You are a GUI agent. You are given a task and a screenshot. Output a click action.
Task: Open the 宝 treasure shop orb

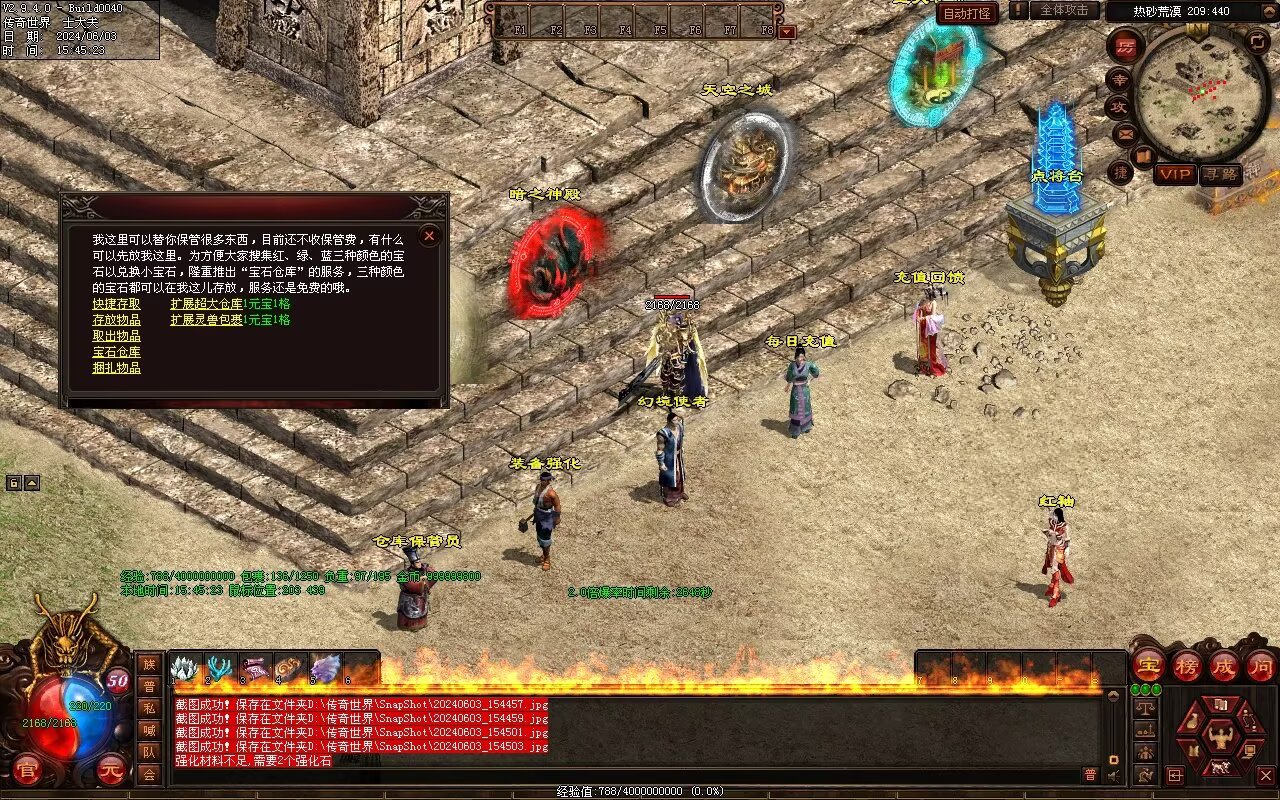[x=1148, y=665]
